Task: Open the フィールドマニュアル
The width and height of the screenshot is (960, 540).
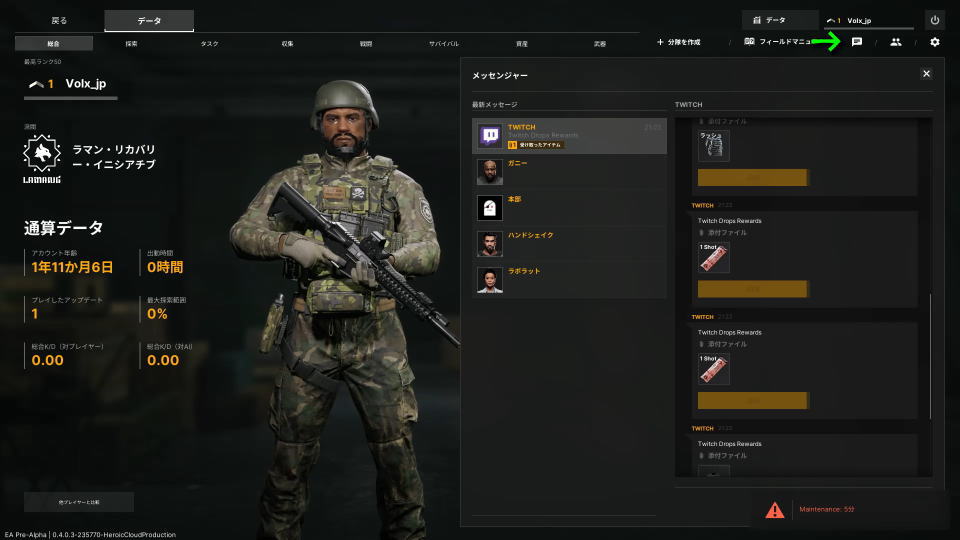Action: coord(778,42)
